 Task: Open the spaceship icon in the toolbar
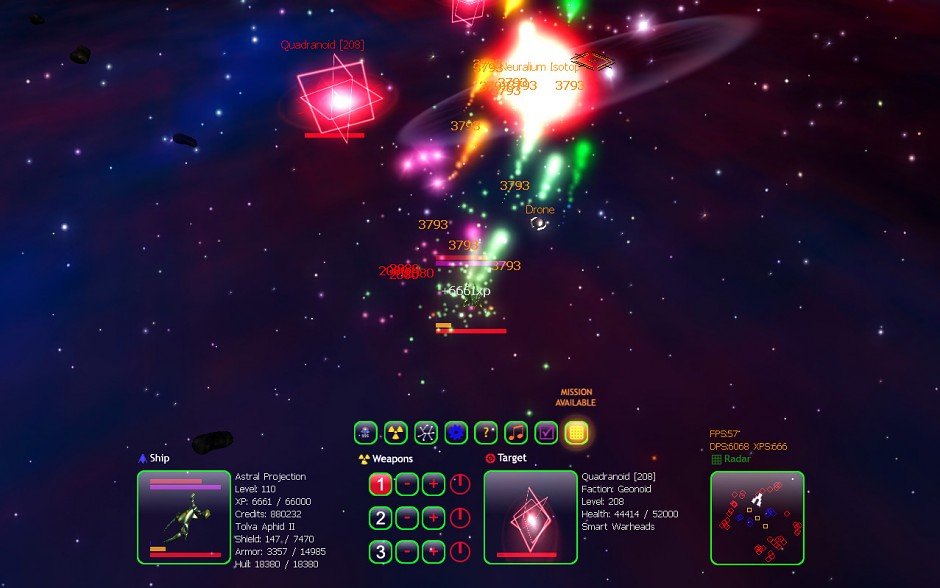(366, 433)
